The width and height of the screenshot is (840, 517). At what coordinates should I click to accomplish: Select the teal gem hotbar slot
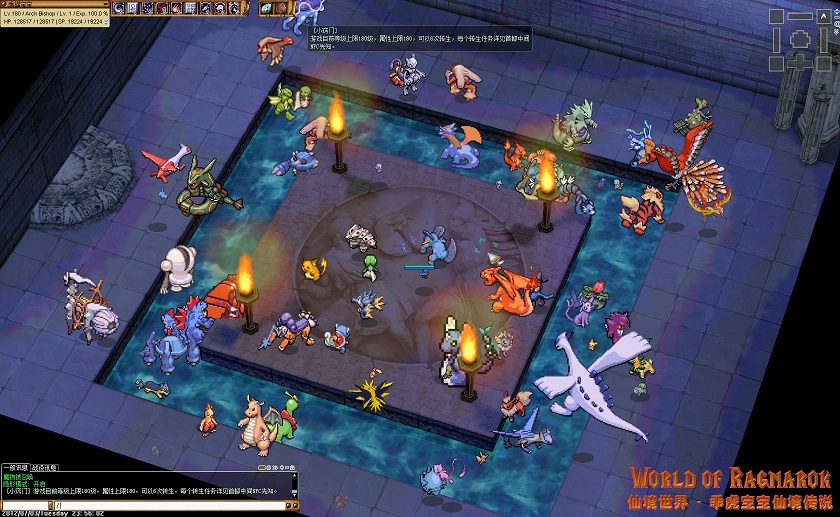(x=267, y=8)
